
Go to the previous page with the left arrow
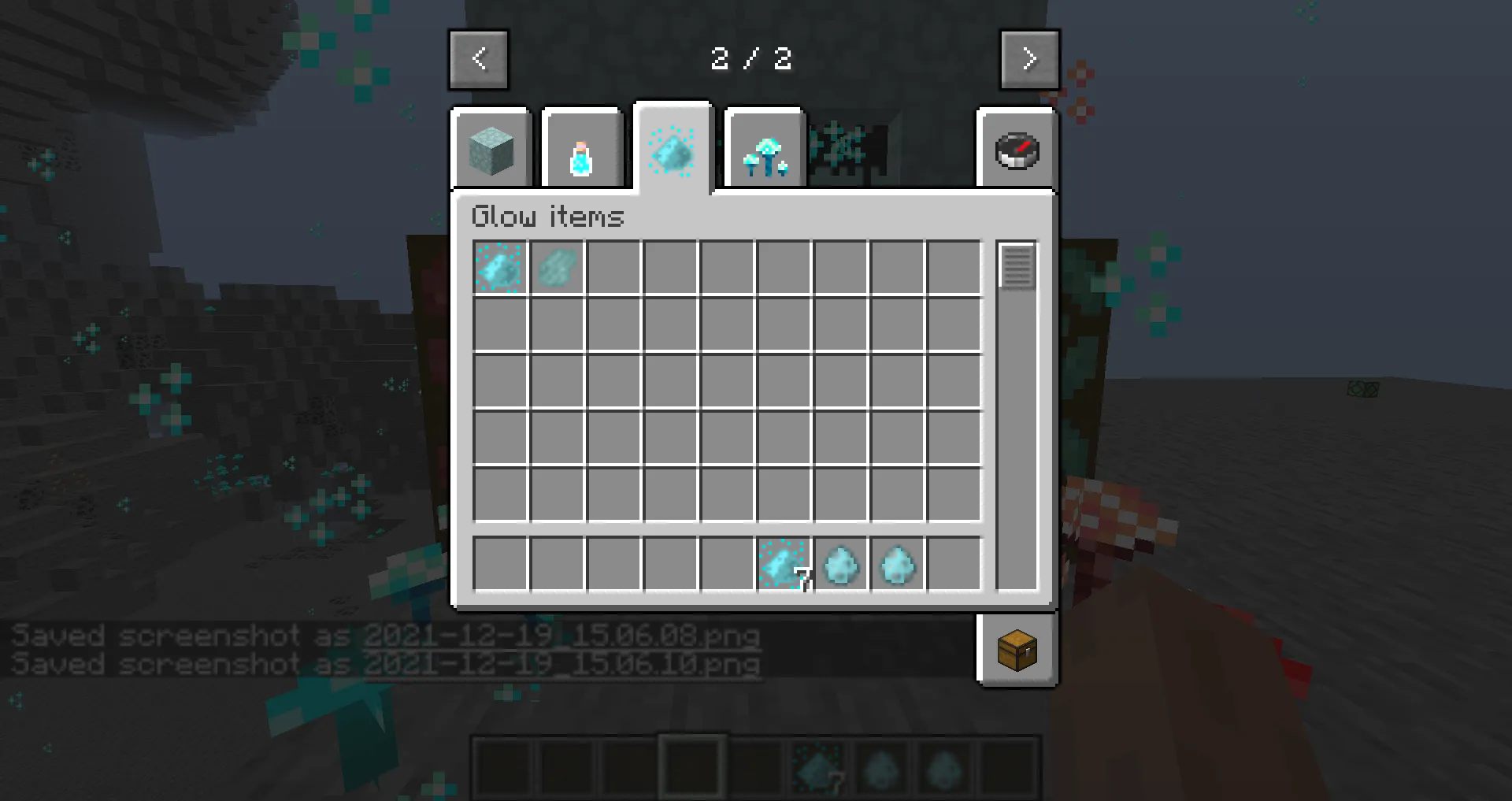click(x=479, y=59)
